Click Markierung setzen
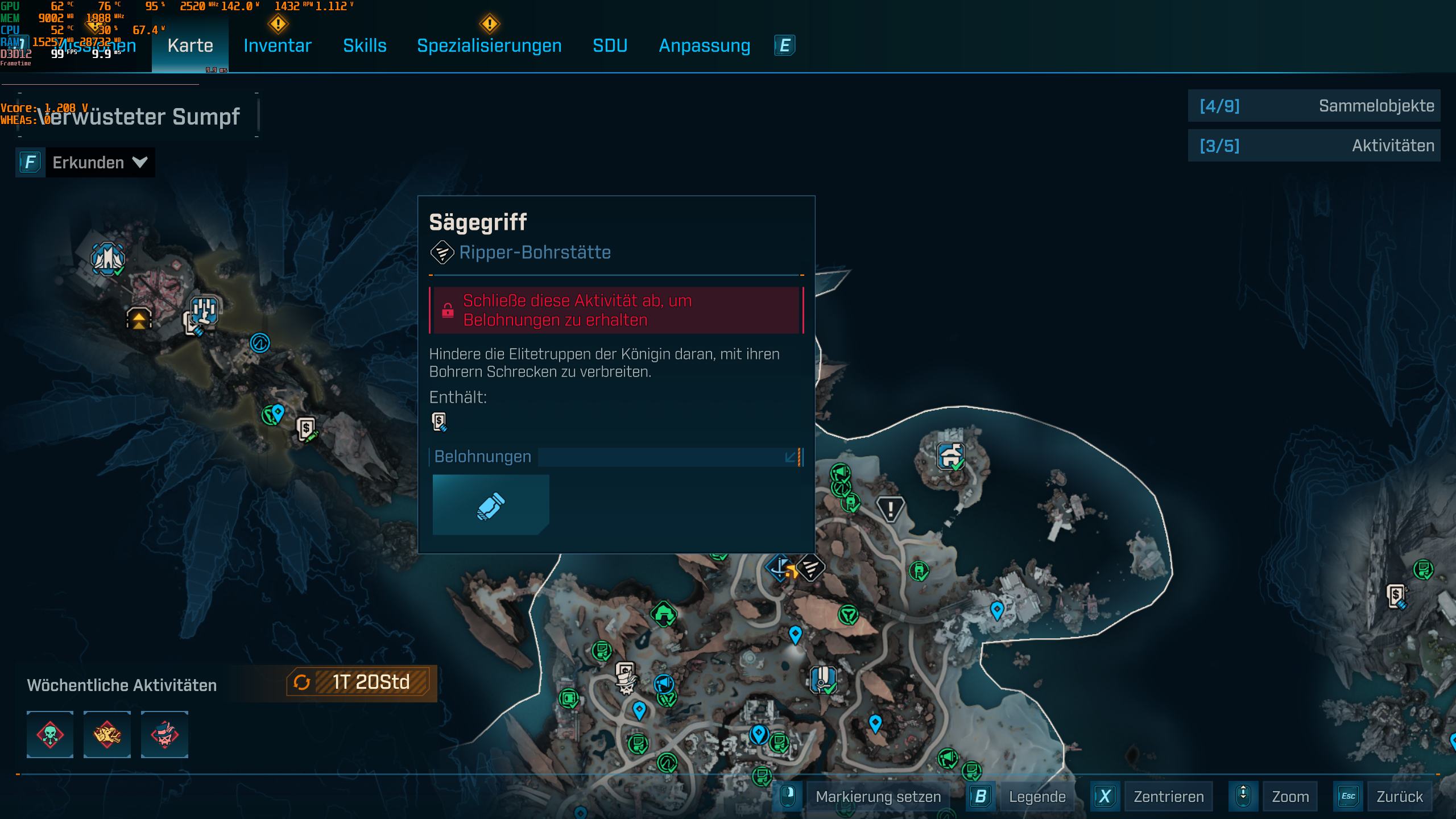The image size is (1456, 819). (878, 796)
